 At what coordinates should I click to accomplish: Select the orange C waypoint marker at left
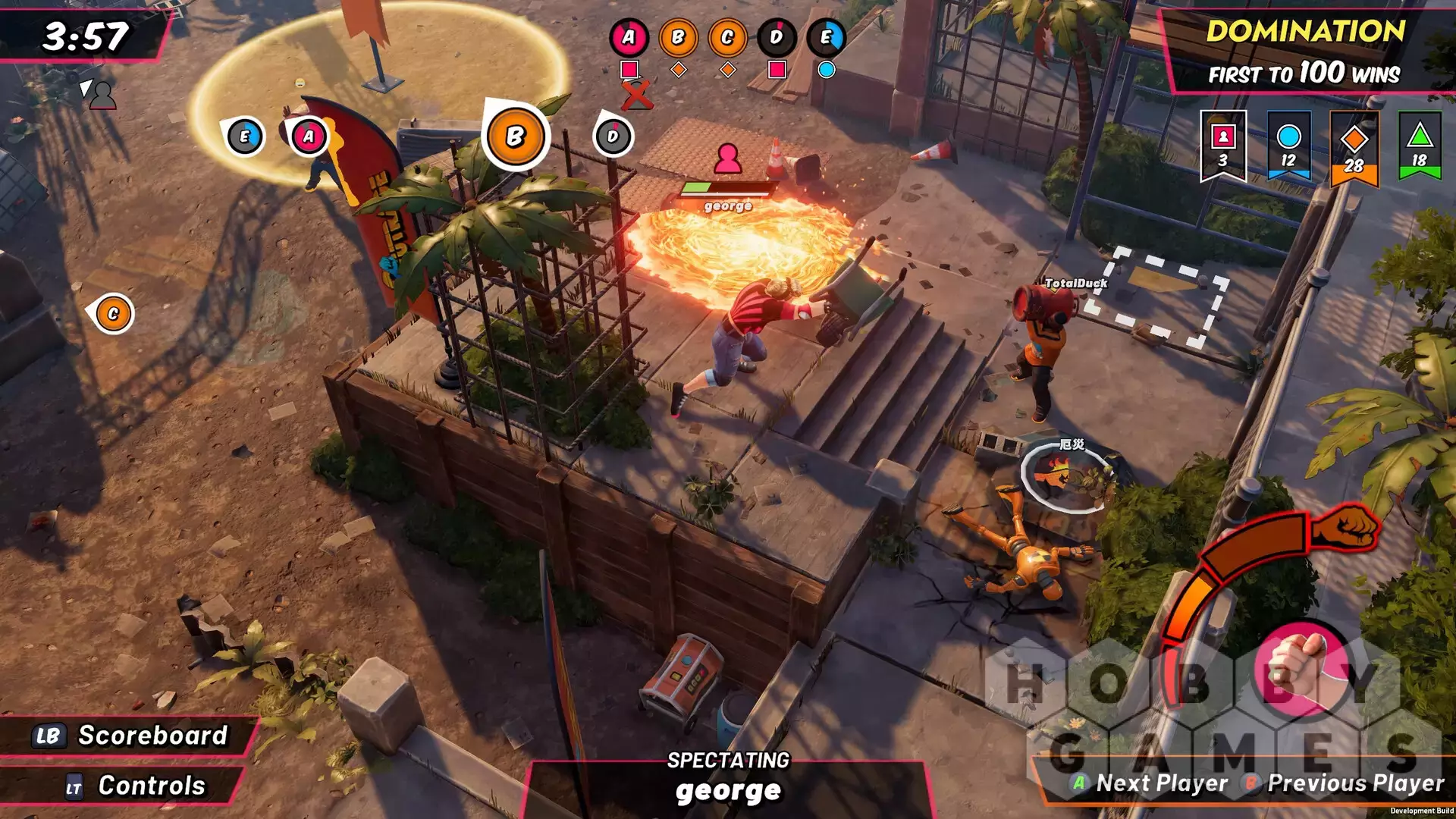click(x=113, y=314)
